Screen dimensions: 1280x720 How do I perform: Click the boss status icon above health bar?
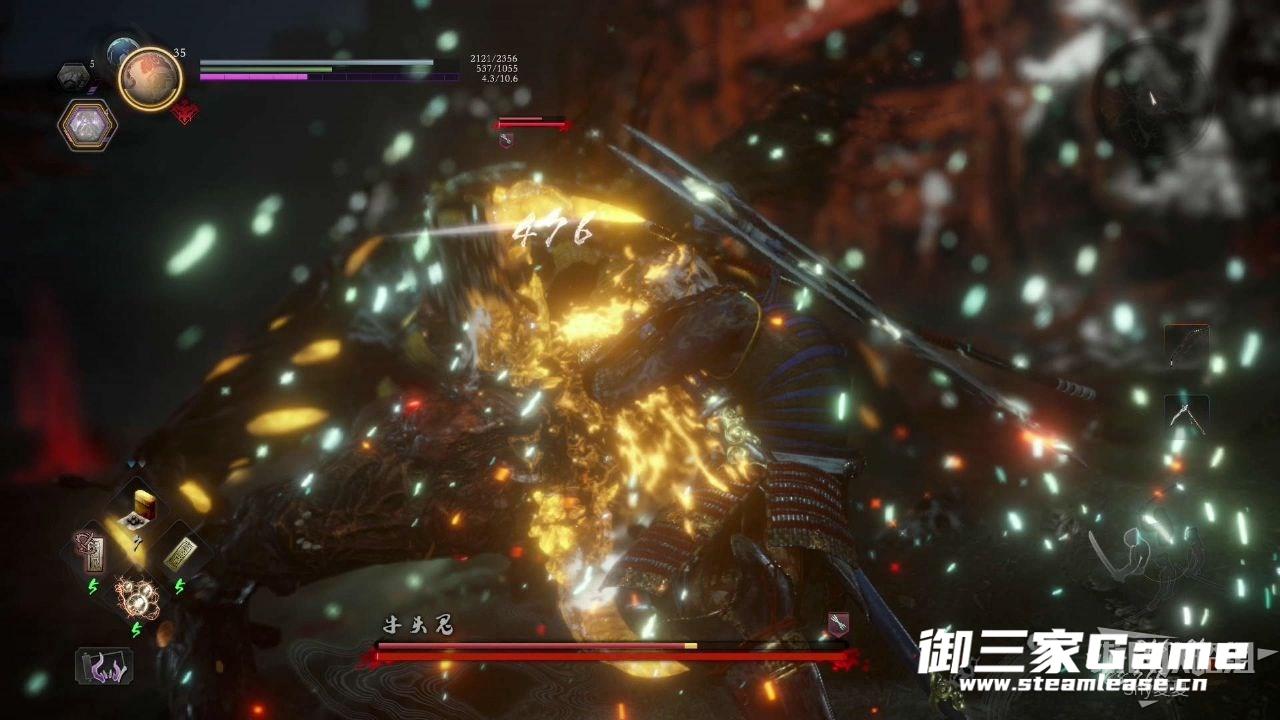(x=838, y=623)
